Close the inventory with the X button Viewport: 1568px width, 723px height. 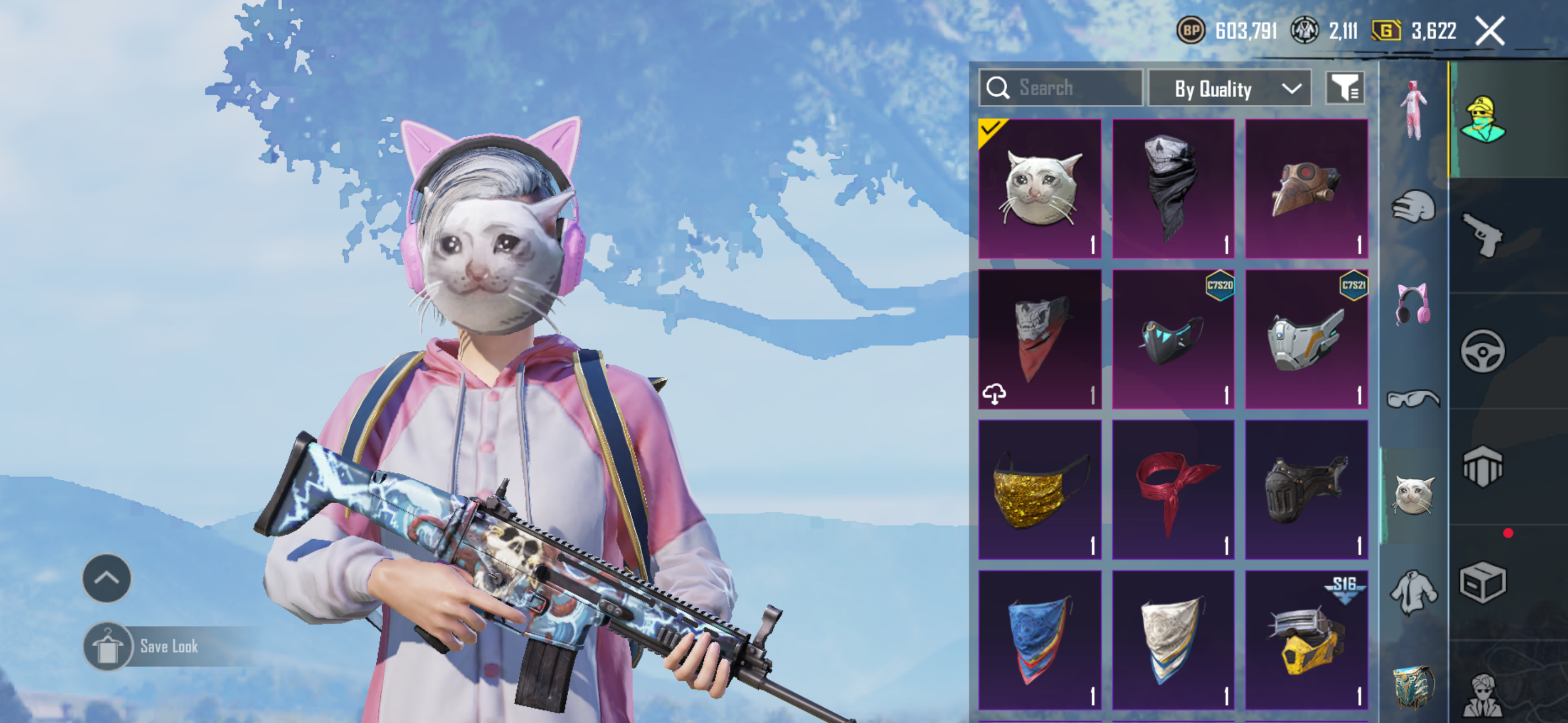1489,31
